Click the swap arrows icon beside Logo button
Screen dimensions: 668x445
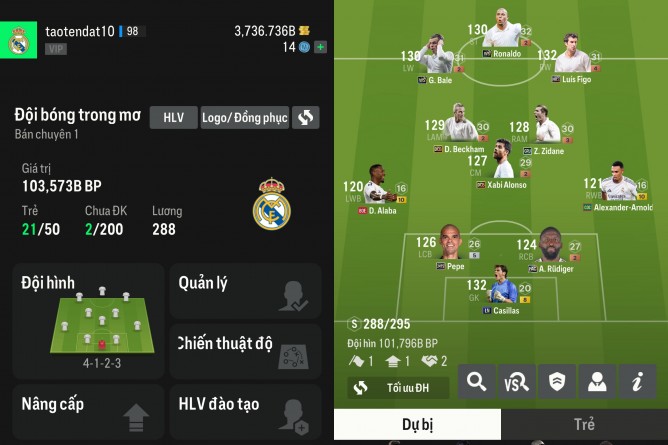[x=306, y=117]
